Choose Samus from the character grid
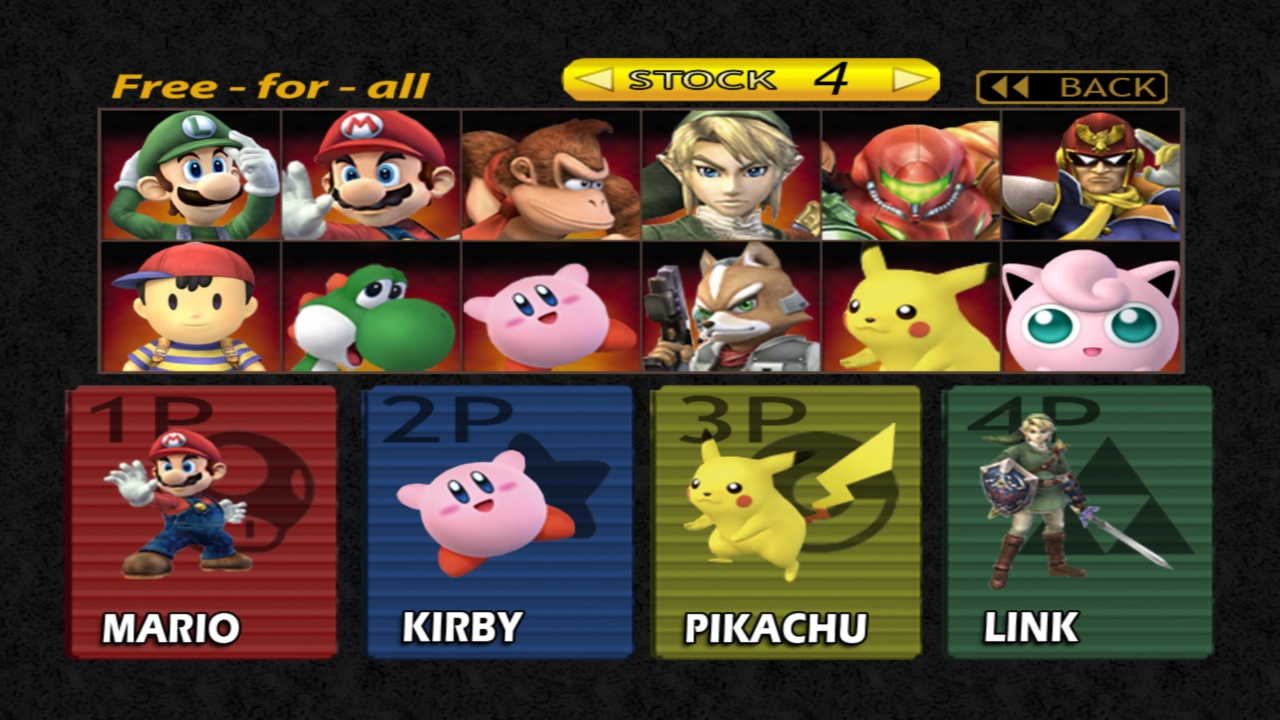1280x720 pixels. pyautogui.click(x=911, y=175)
